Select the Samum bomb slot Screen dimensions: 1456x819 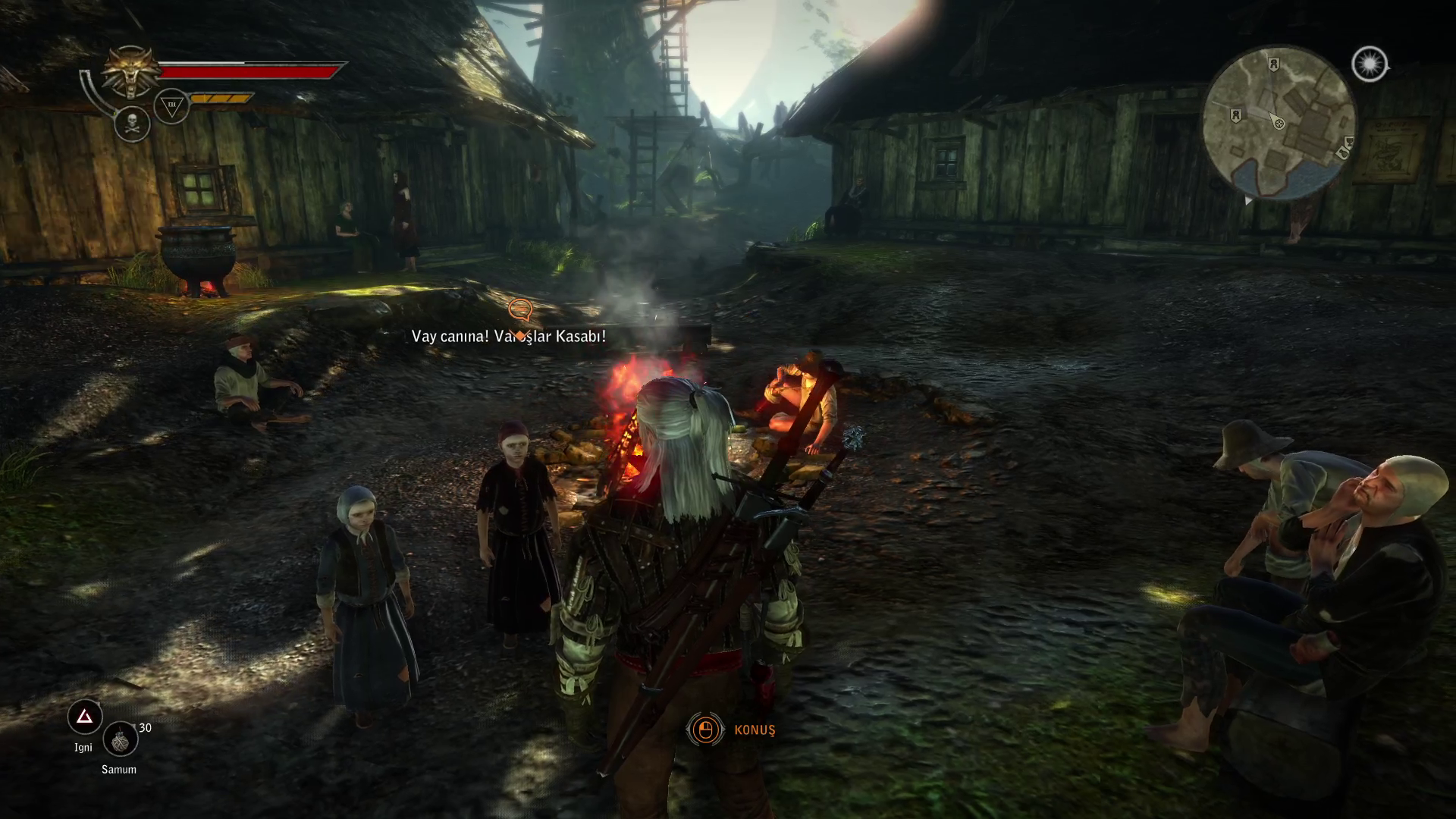coord(120,740)
